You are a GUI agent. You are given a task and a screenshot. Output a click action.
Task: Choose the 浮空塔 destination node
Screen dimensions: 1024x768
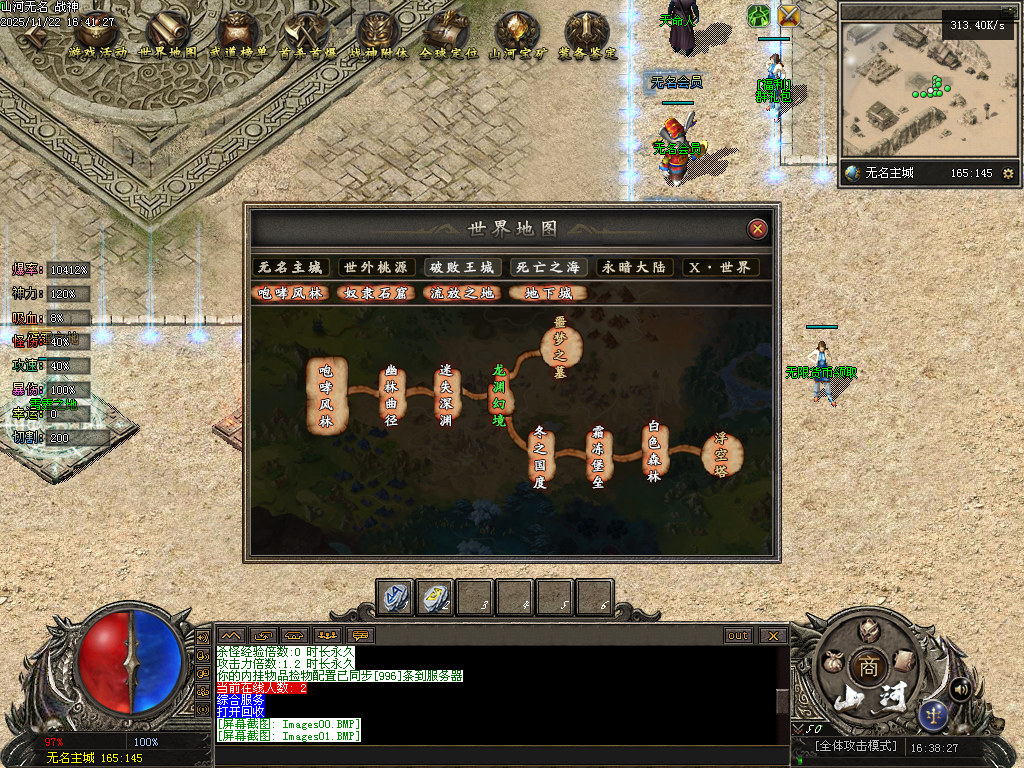click(x=721, y=455)
